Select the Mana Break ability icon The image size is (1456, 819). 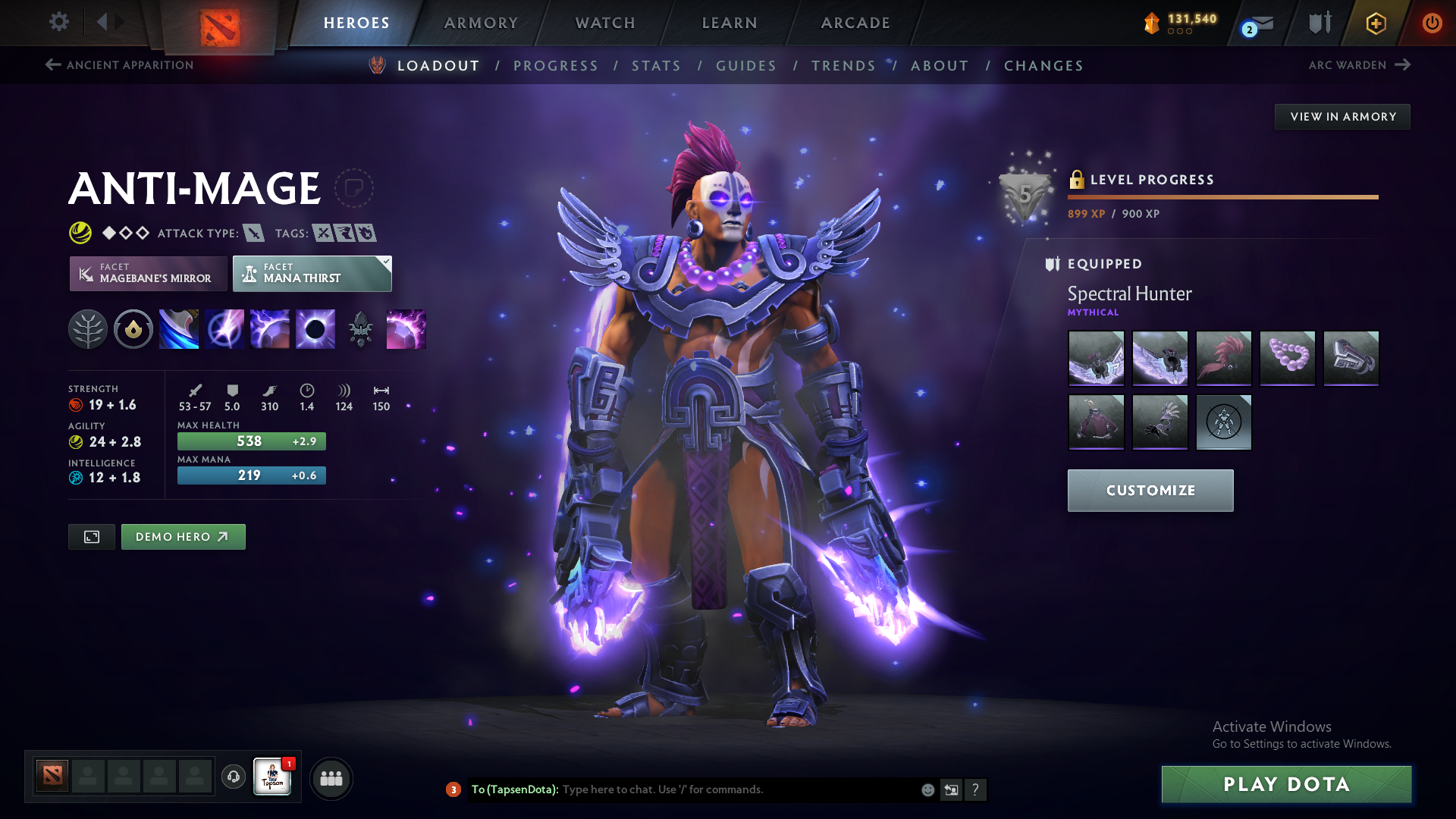[179, 329]
